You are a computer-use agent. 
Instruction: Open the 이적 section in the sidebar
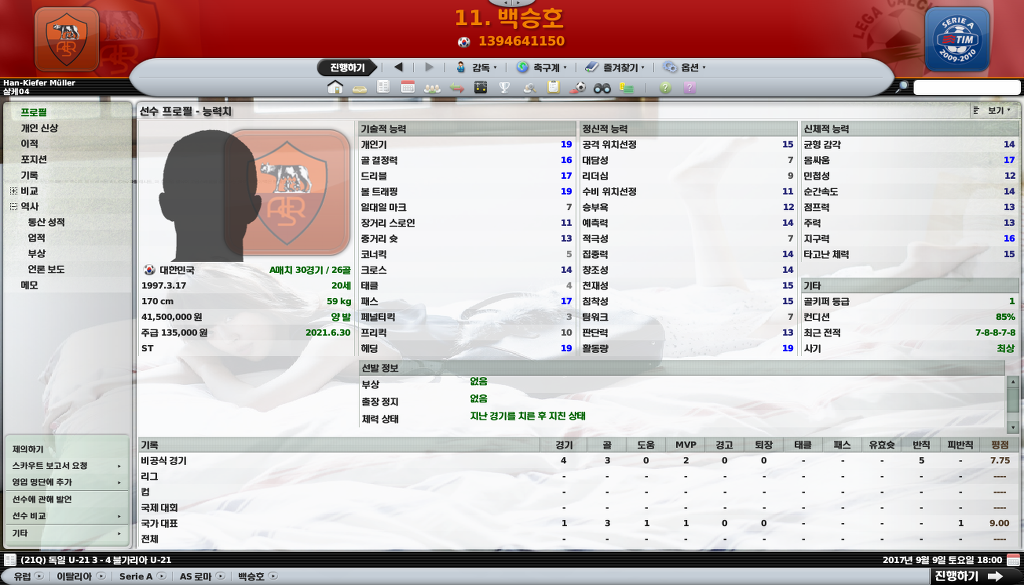click(30, 144)
